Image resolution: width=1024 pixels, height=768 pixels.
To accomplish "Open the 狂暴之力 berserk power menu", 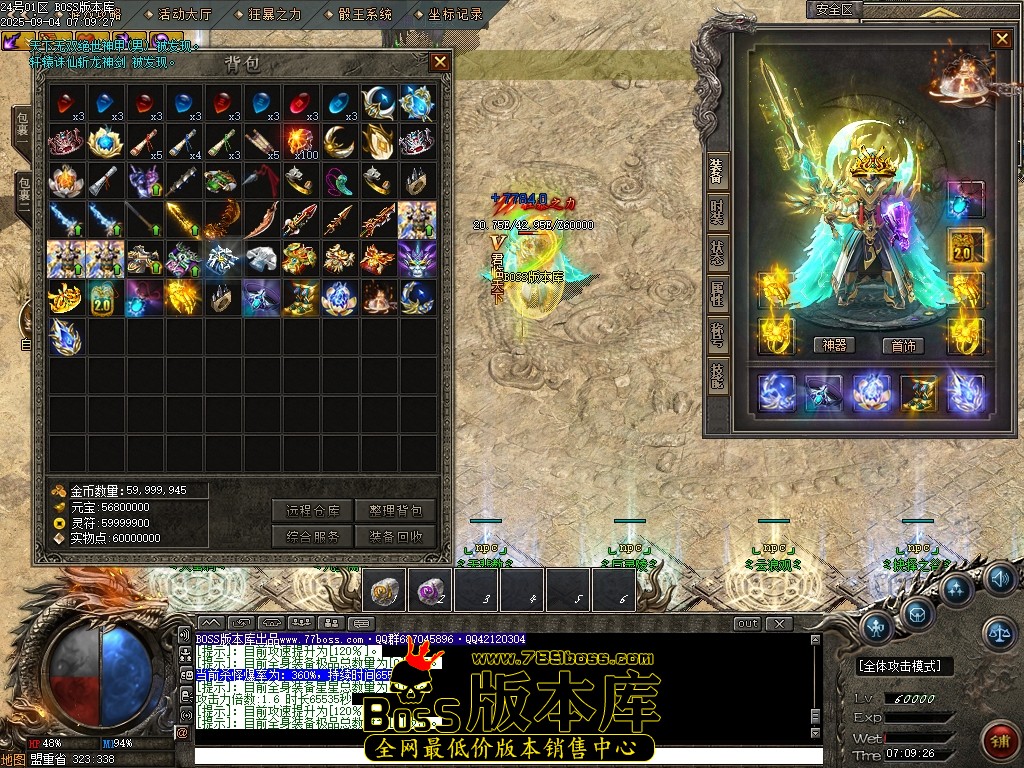I will 274,14.
